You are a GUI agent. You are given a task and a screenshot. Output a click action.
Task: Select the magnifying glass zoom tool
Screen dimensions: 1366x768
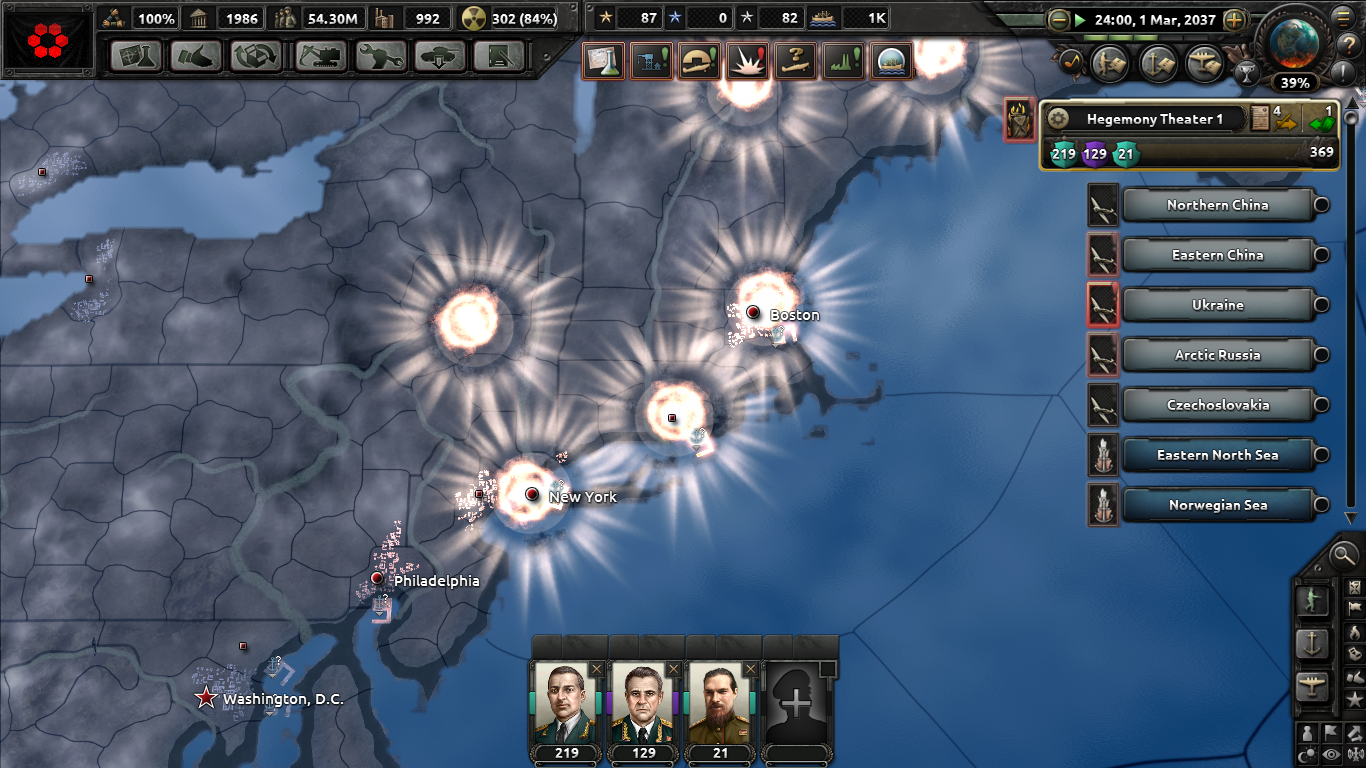1344,555
